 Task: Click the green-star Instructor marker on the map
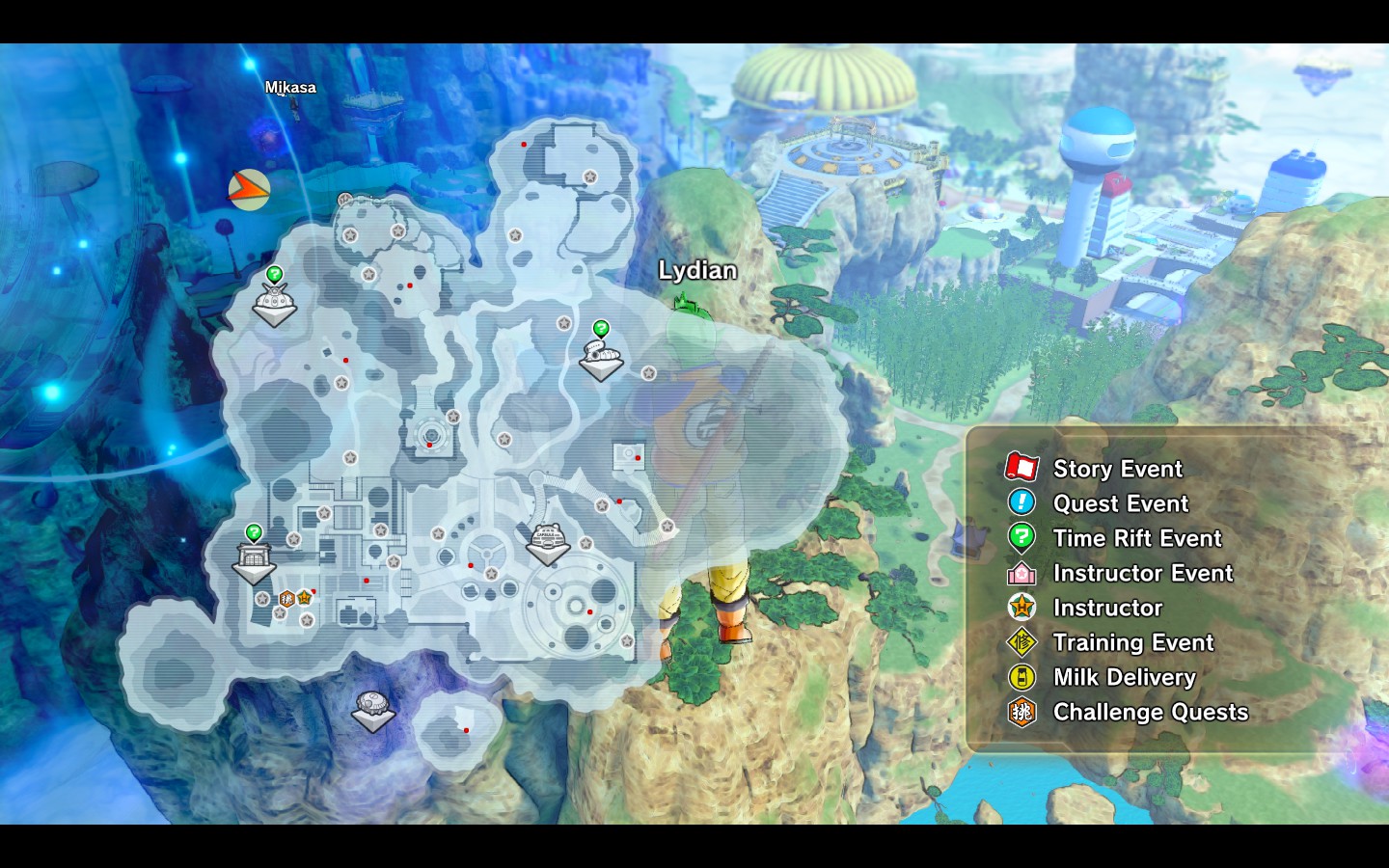pyautogui.click(x=304, y=598)
